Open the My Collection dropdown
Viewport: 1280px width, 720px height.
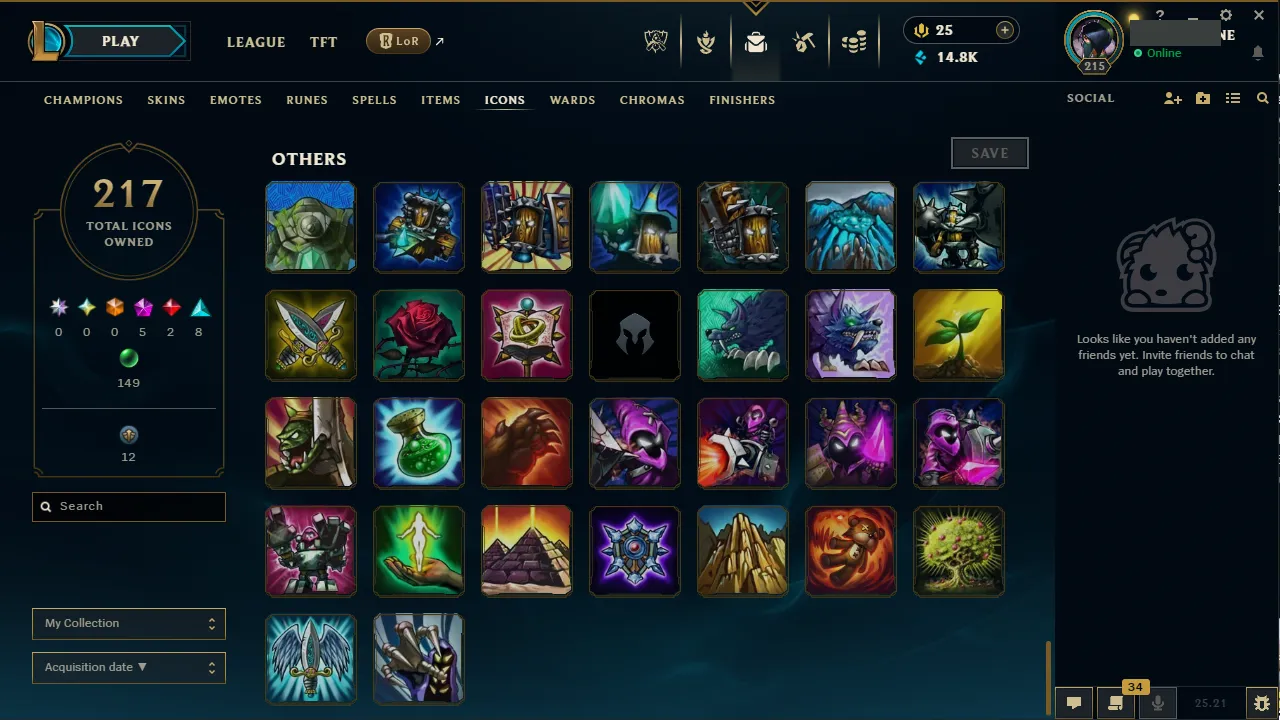128,623
